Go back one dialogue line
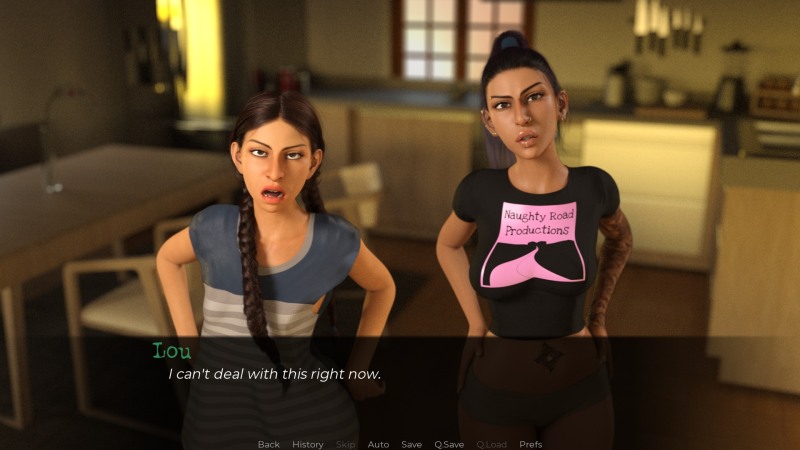This screenshot has width=800, height=450. pyautogui.click(x=268, y=444)
